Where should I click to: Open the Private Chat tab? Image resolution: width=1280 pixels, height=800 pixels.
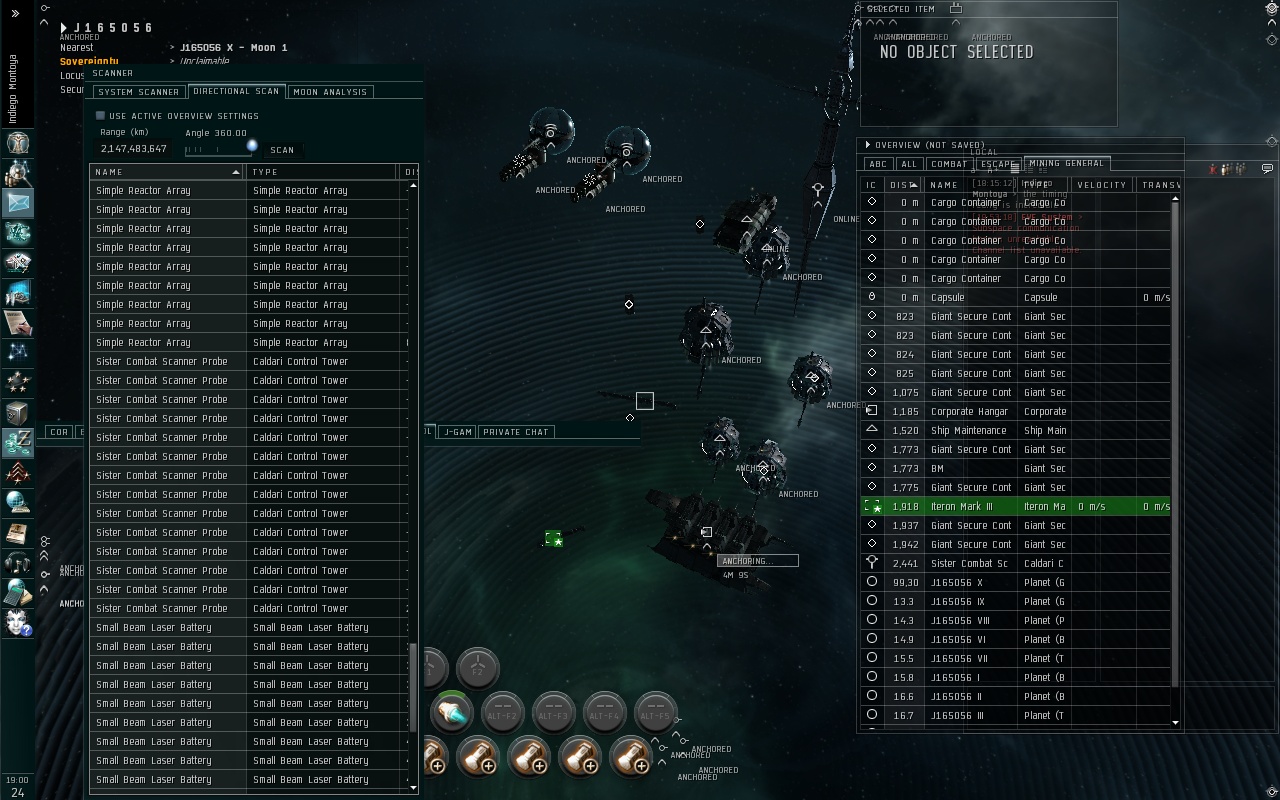516,432
